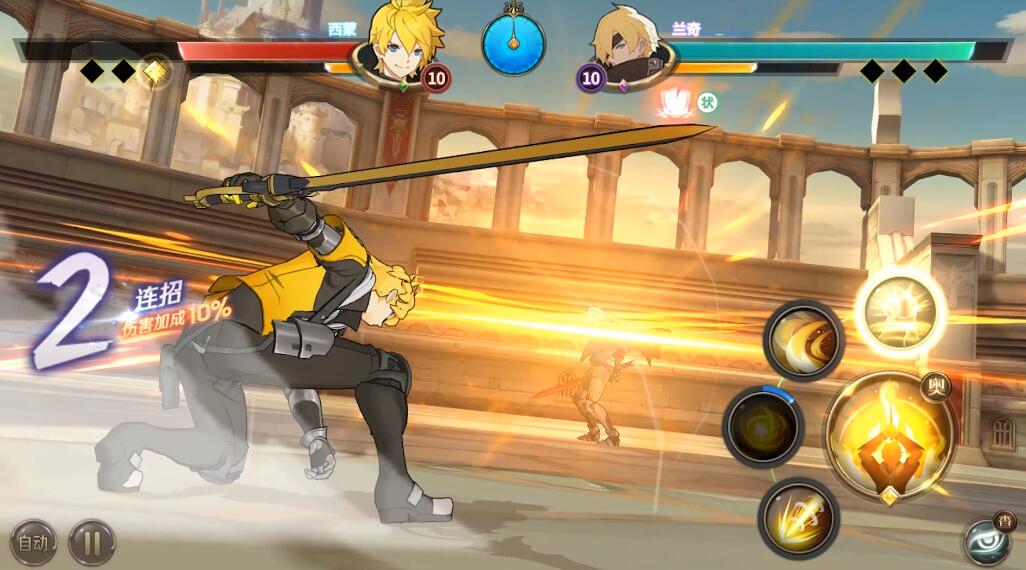The width and height of the screenshot is (1026, 570).
Task: Activate the glowing radiant burst skill
Action: (899, 312)
